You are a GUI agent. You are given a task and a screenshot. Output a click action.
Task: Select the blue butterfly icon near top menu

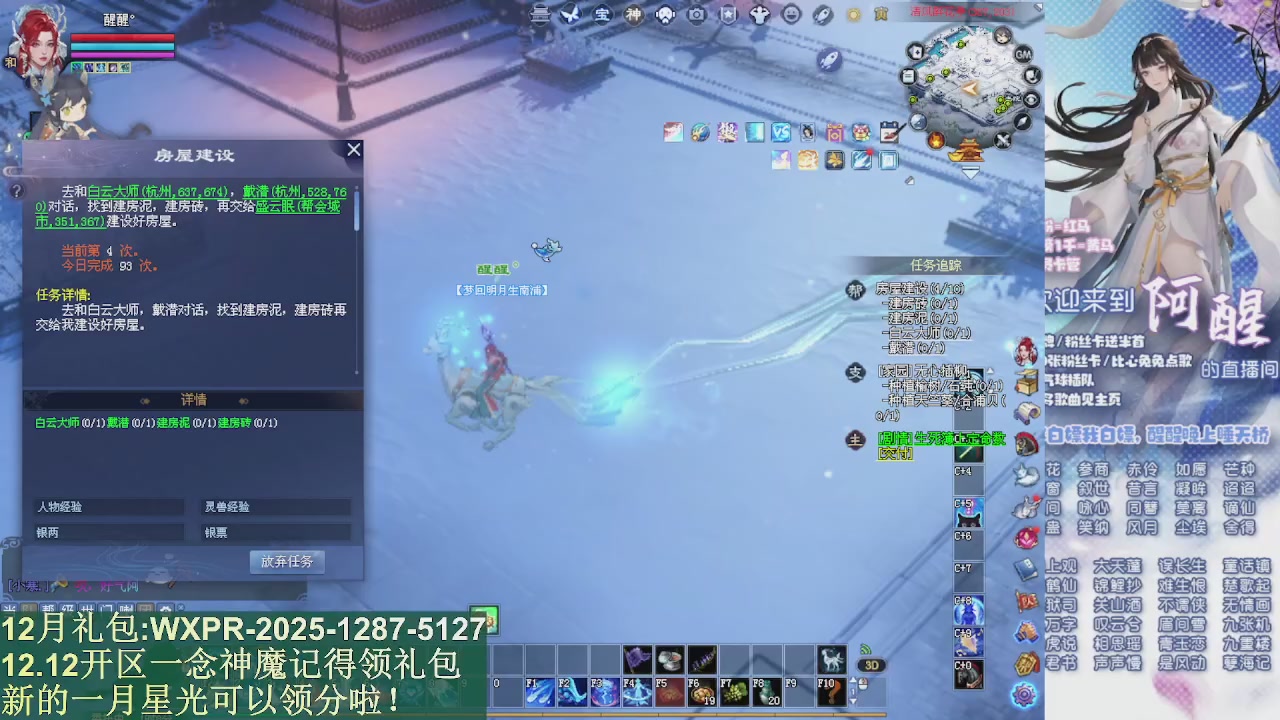(x=572, y=15)
